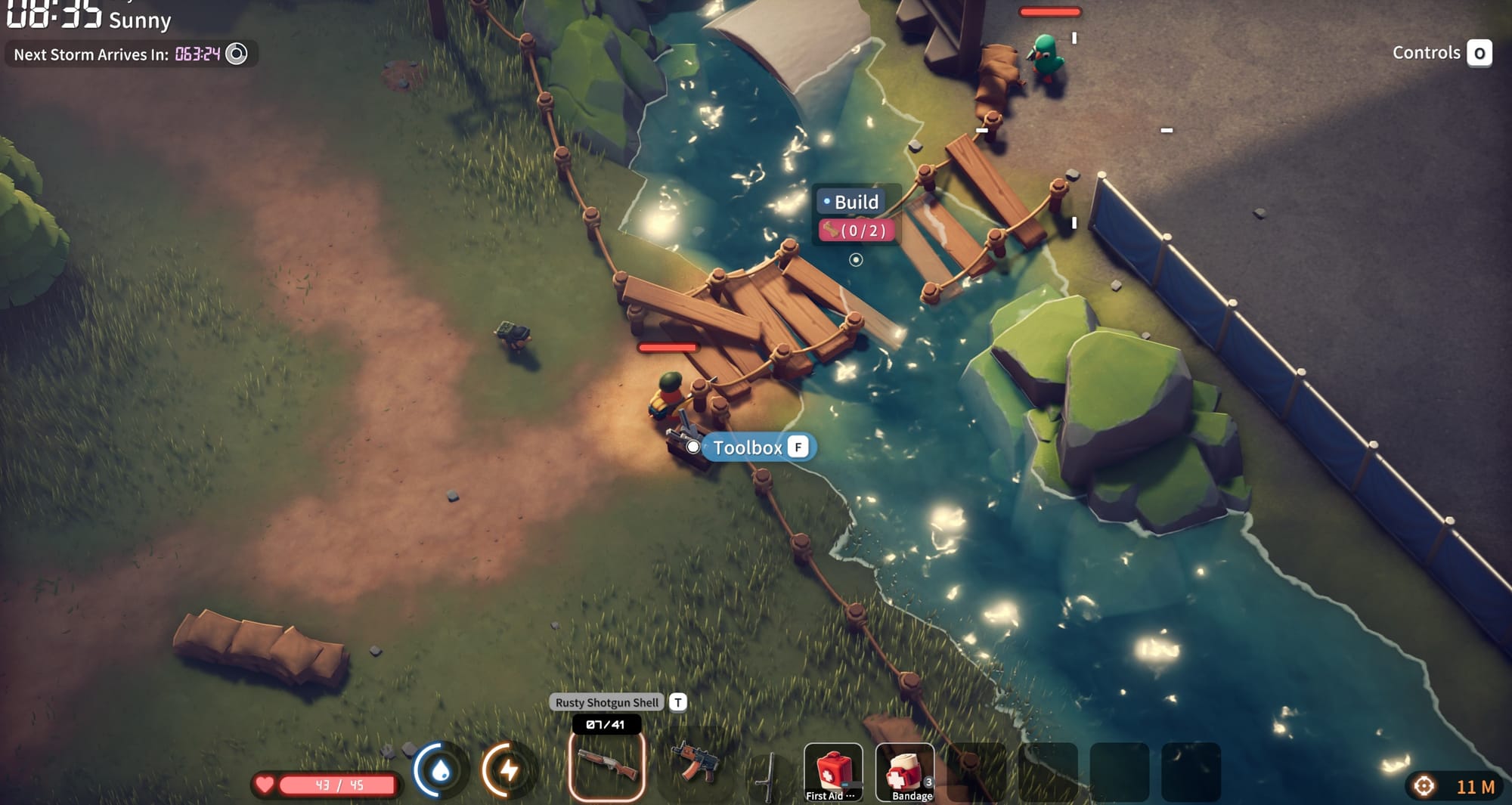Open the Toolbox with the F prompt
The image size is (1512, 805).
click(756, 447)
